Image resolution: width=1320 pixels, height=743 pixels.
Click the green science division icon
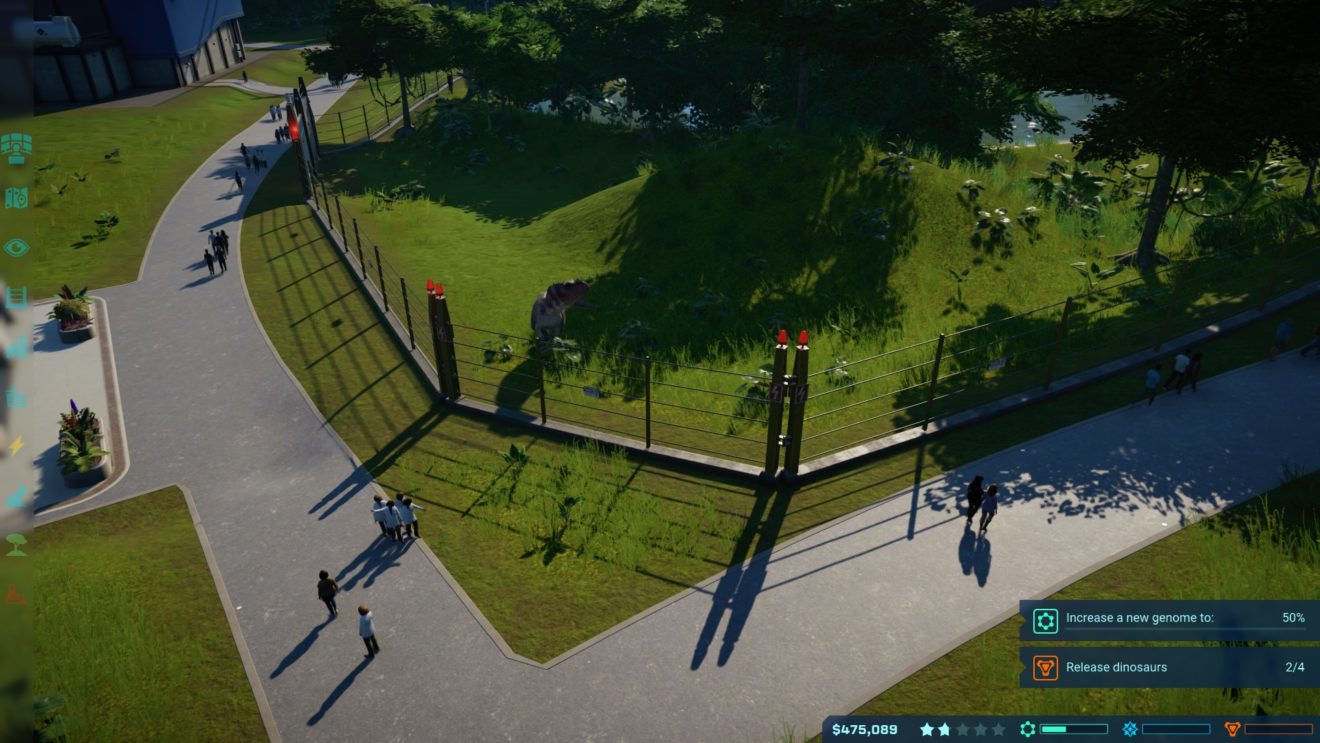click(1027, 729)
